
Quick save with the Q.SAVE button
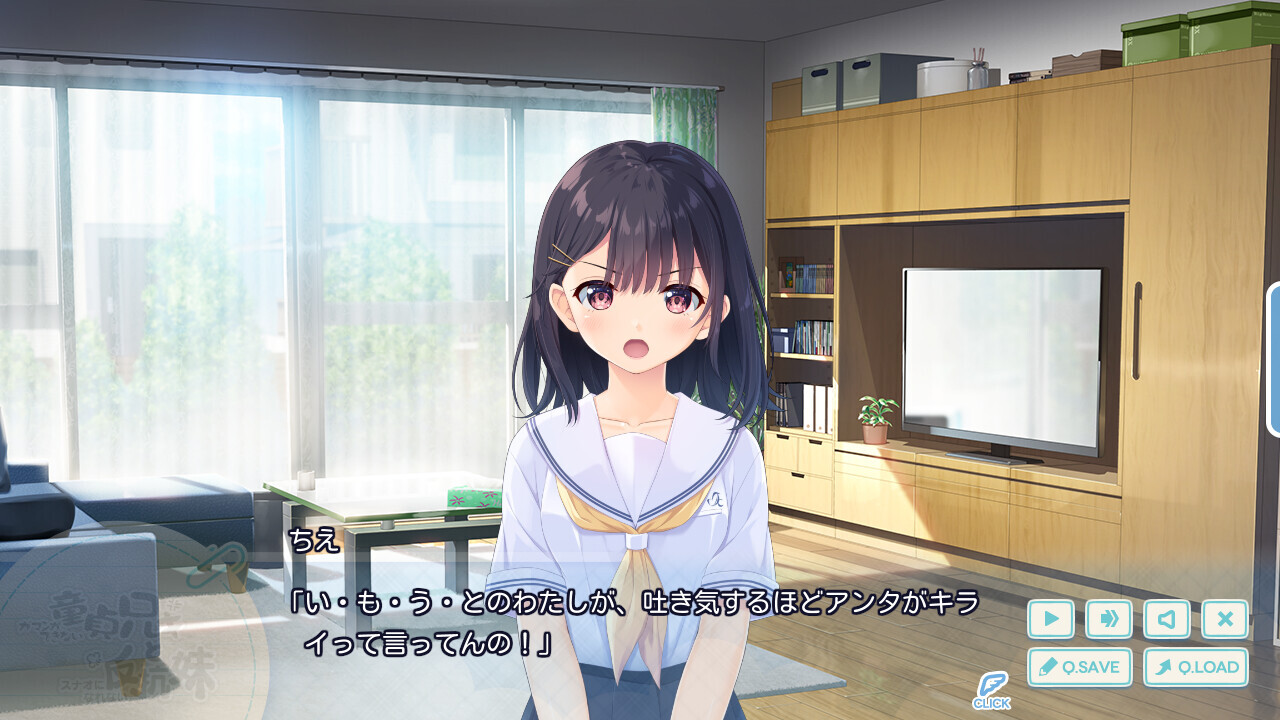tap(1080, 667)
